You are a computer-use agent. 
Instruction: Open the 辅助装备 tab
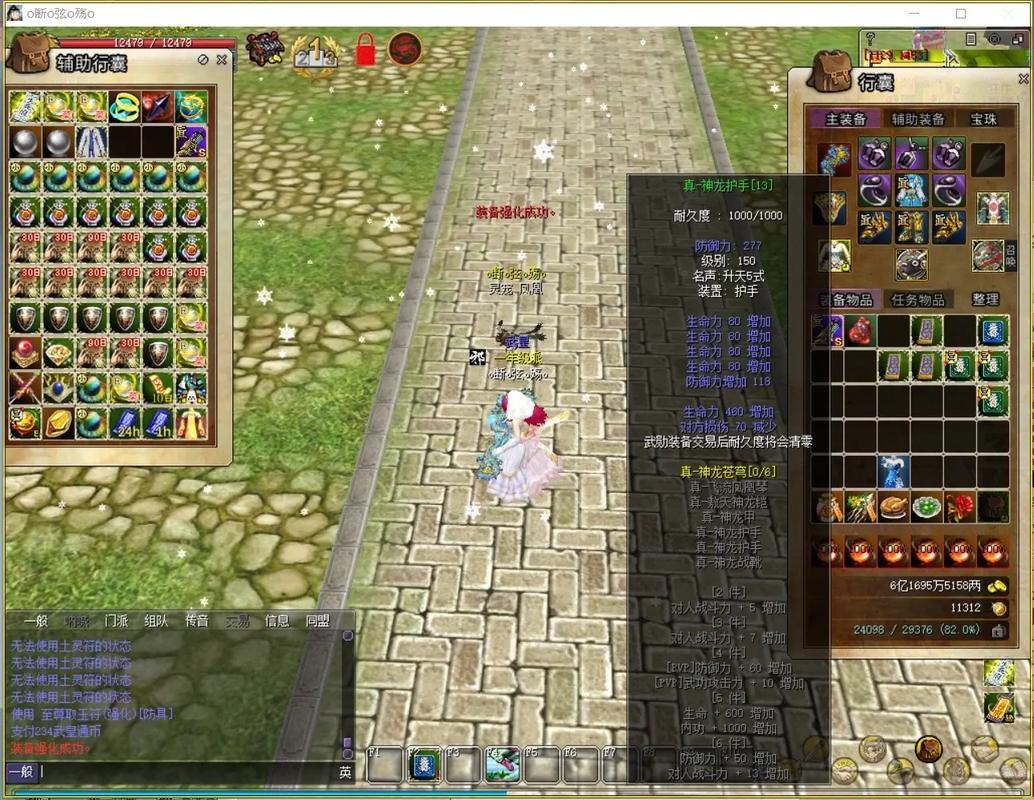point(917,119)
